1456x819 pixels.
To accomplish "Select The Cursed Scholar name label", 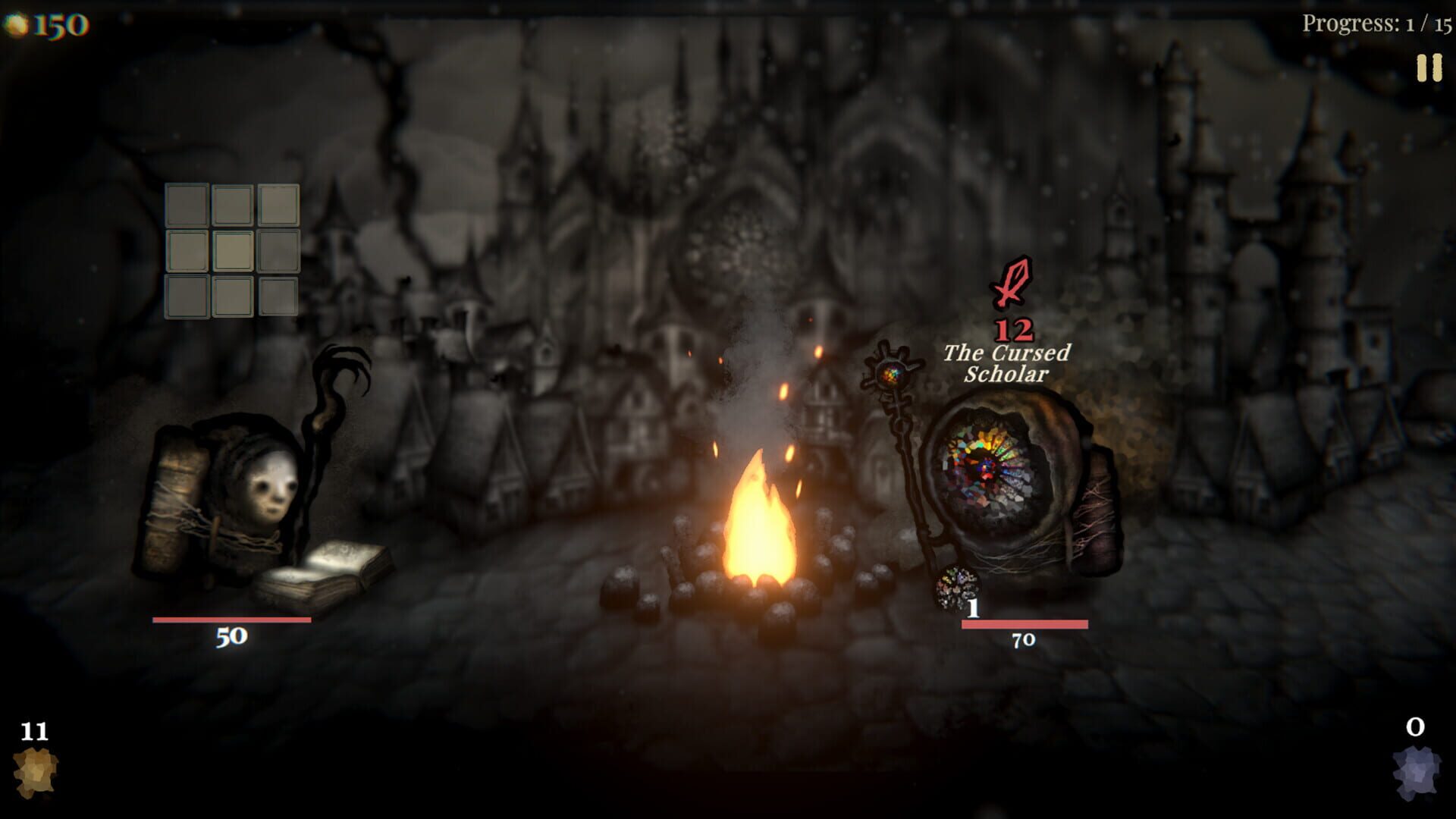I will 1006,362.
